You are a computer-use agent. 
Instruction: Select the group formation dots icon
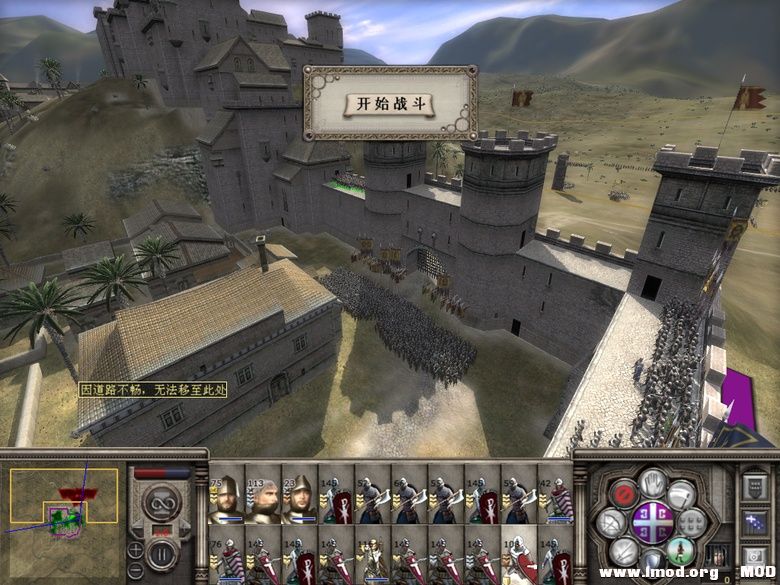coord(691,521)
